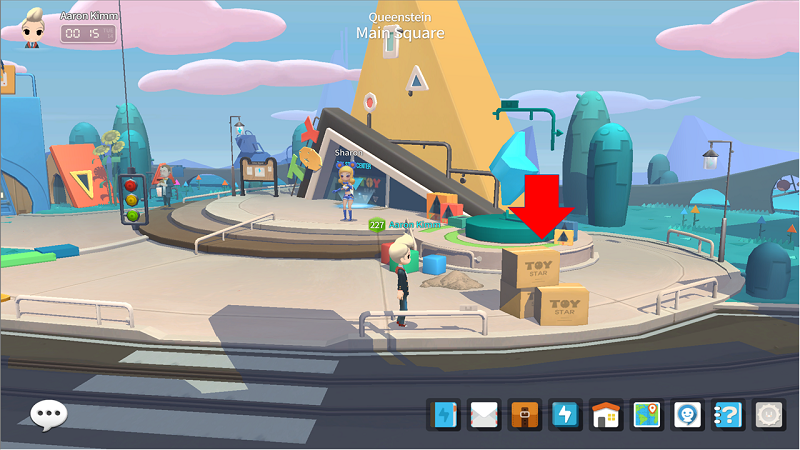The height and width of the screenshot is (450, 800).
Task: Open the smiling face friends icon
Action: (x=687, y=414)
